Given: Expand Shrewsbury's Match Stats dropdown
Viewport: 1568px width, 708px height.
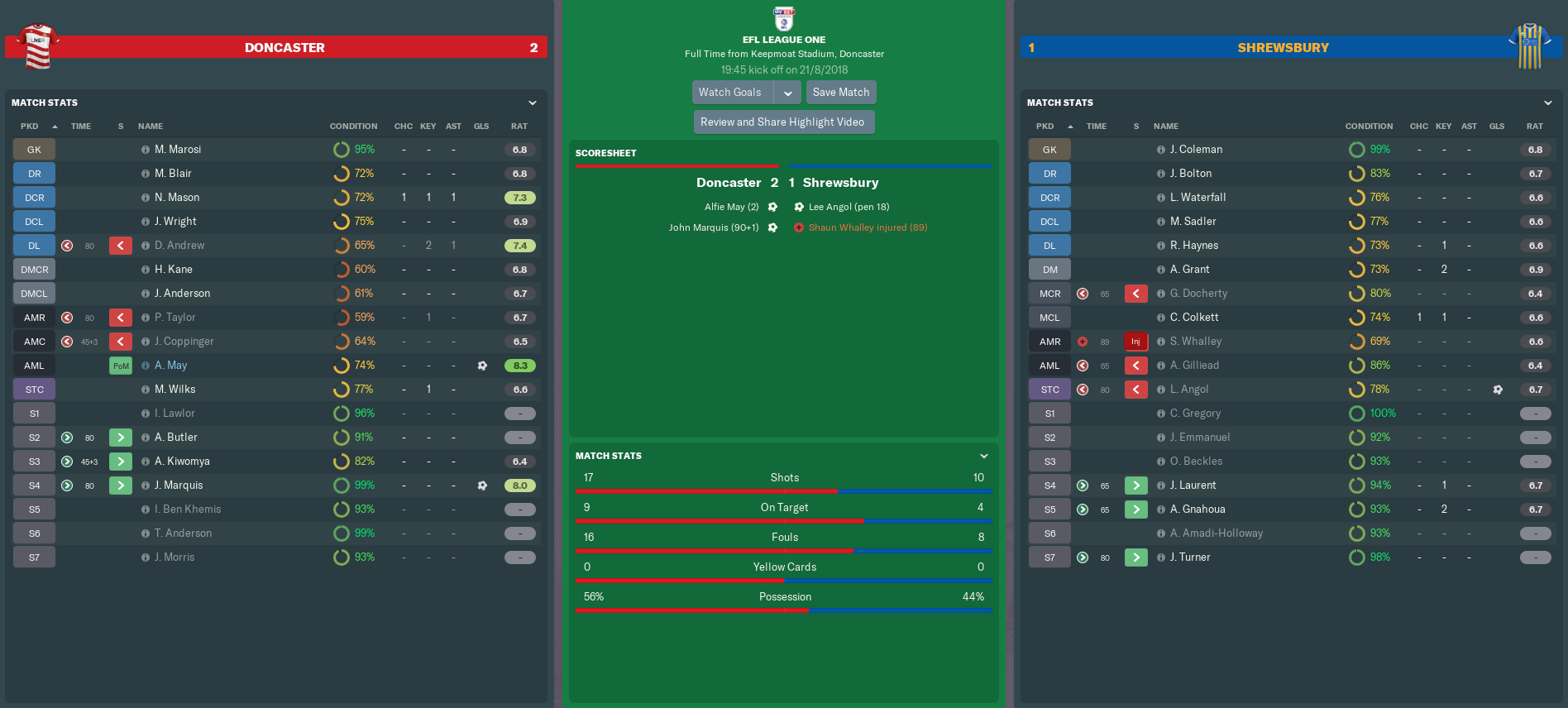Looking at the screenshot, I should 1548,103.
